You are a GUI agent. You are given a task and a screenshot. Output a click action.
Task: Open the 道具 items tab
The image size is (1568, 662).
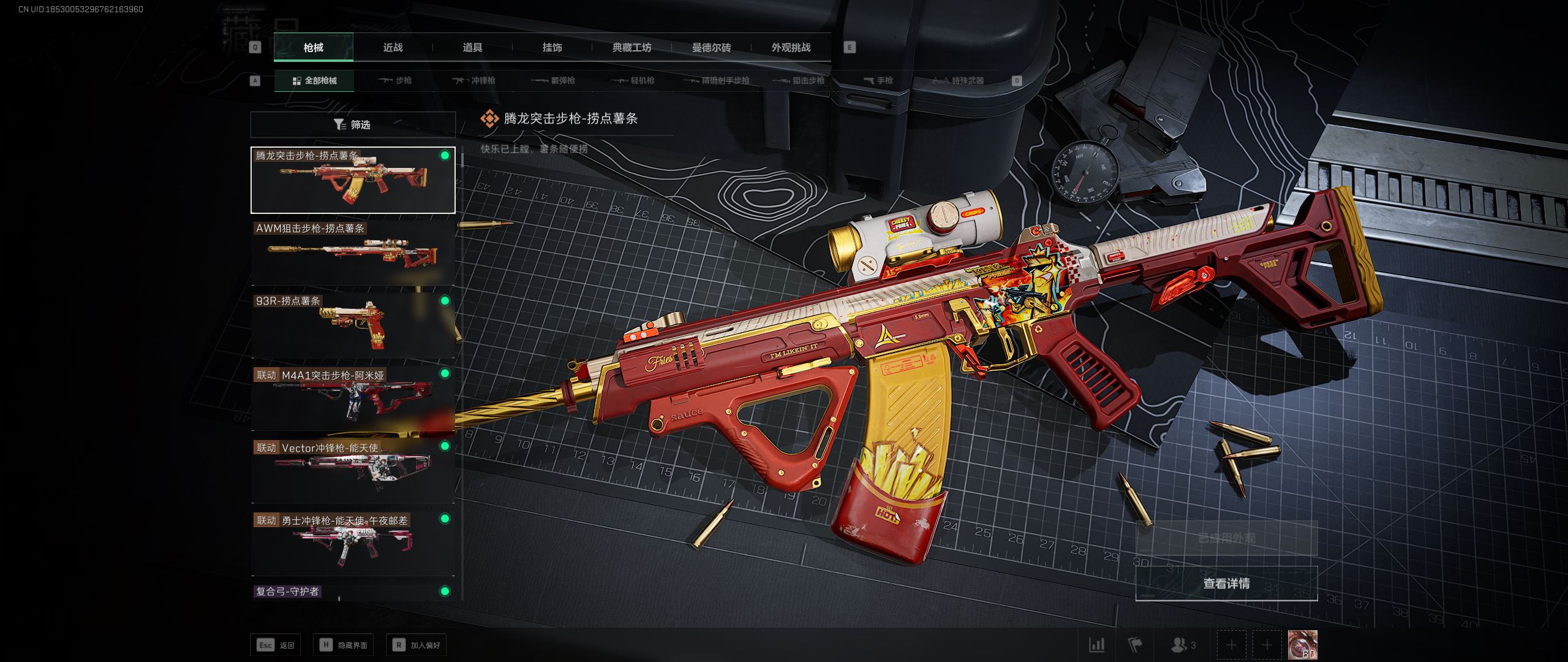point(472,47)
